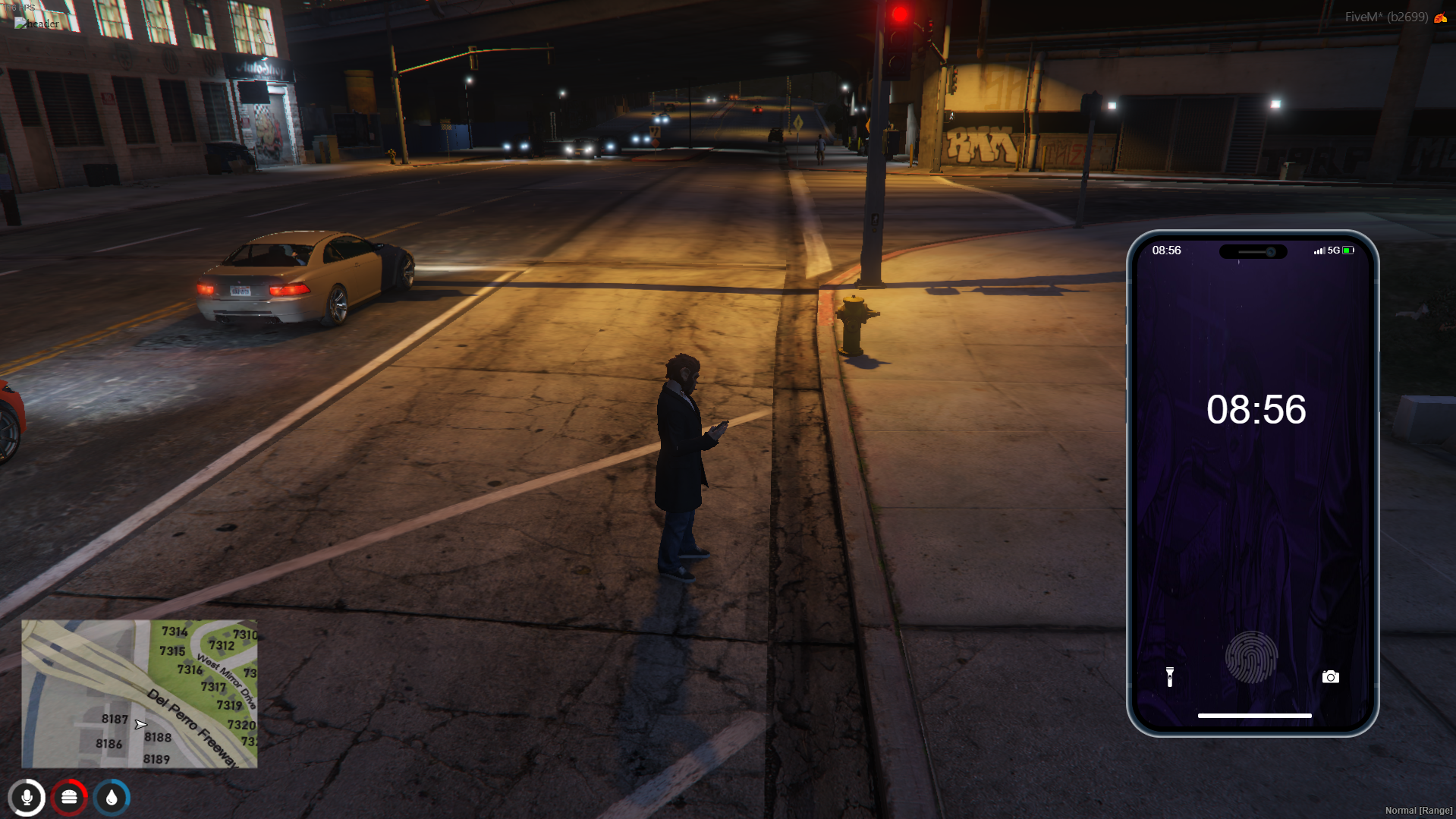This screenshot has height=819, width=1456.
Task: Click the minimap
Action: 140,694
